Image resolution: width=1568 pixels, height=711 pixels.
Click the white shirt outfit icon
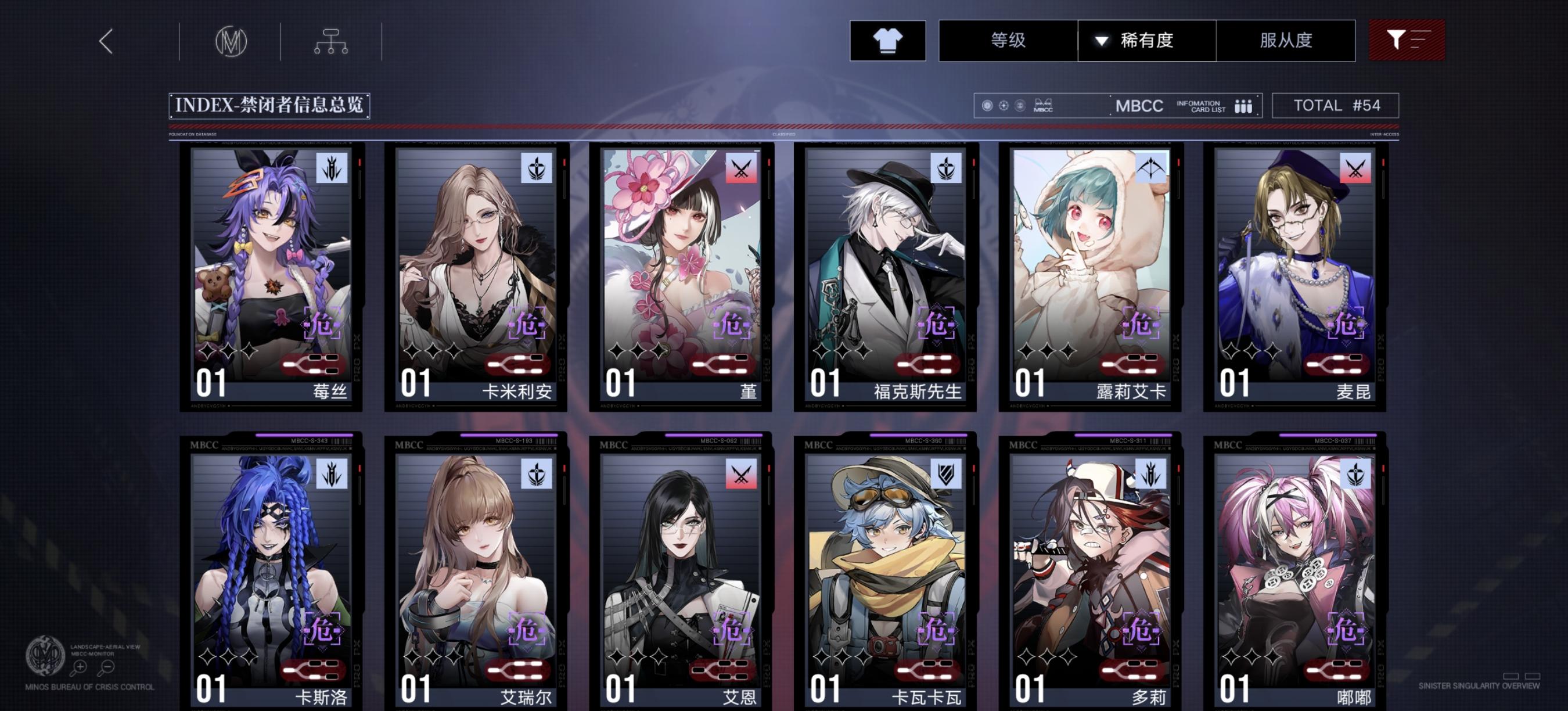889,41
